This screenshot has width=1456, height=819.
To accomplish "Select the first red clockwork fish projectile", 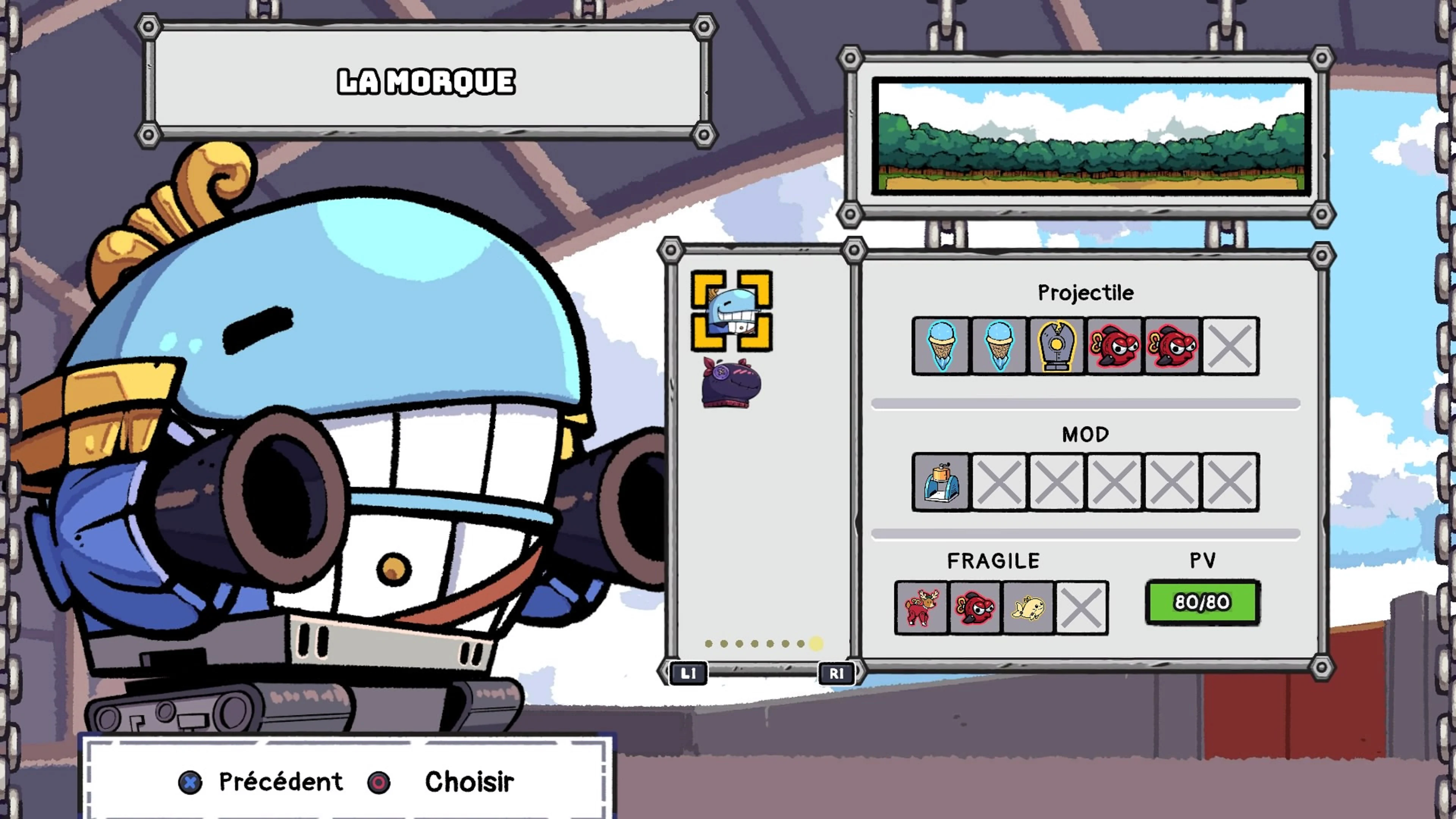I will (x=1114, y=346).
